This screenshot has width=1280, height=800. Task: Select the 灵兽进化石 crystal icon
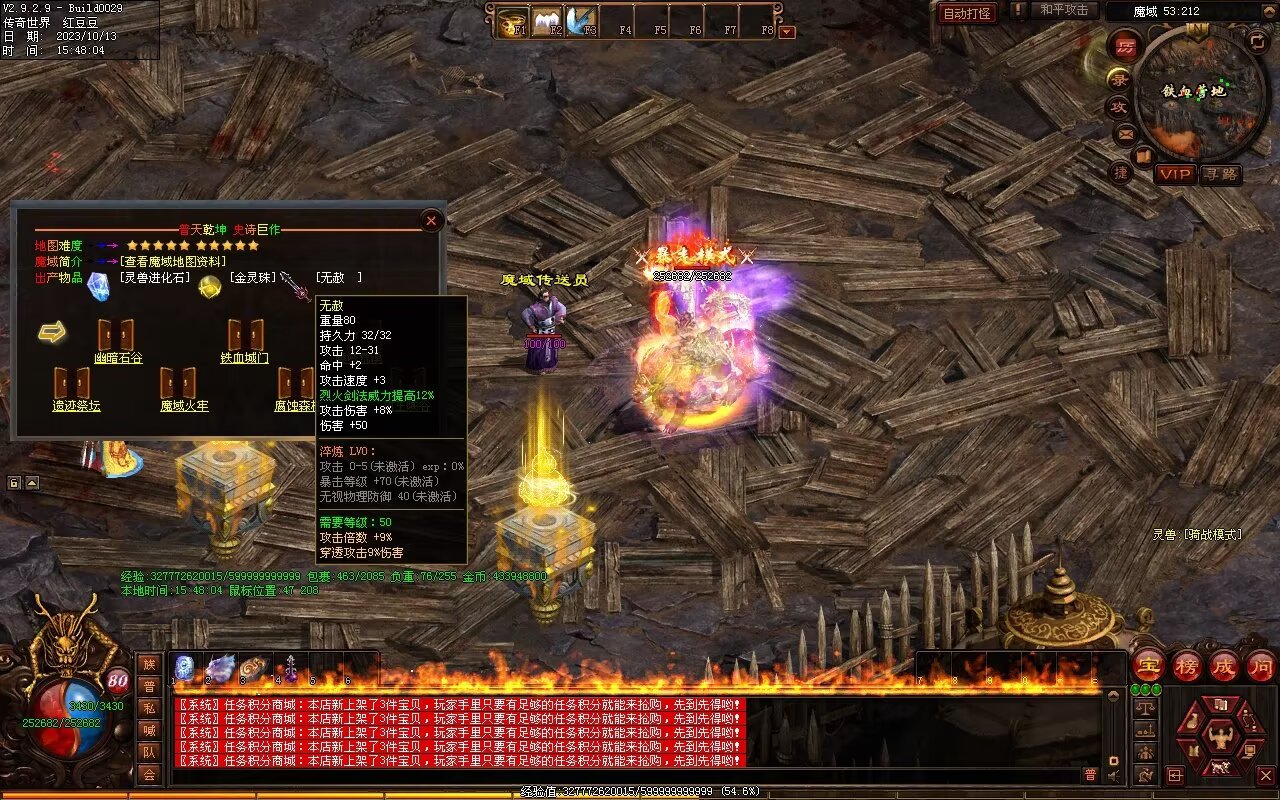click(x=98, y=286)
